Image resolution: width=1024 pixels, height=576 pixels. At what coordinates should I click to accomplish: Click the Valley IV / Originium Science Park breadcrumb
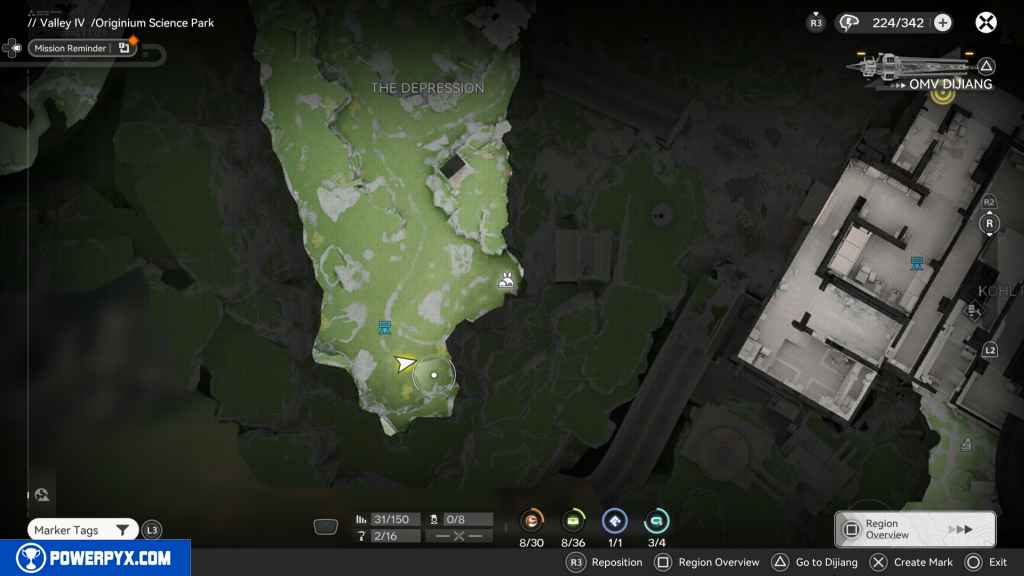point(121,23)
